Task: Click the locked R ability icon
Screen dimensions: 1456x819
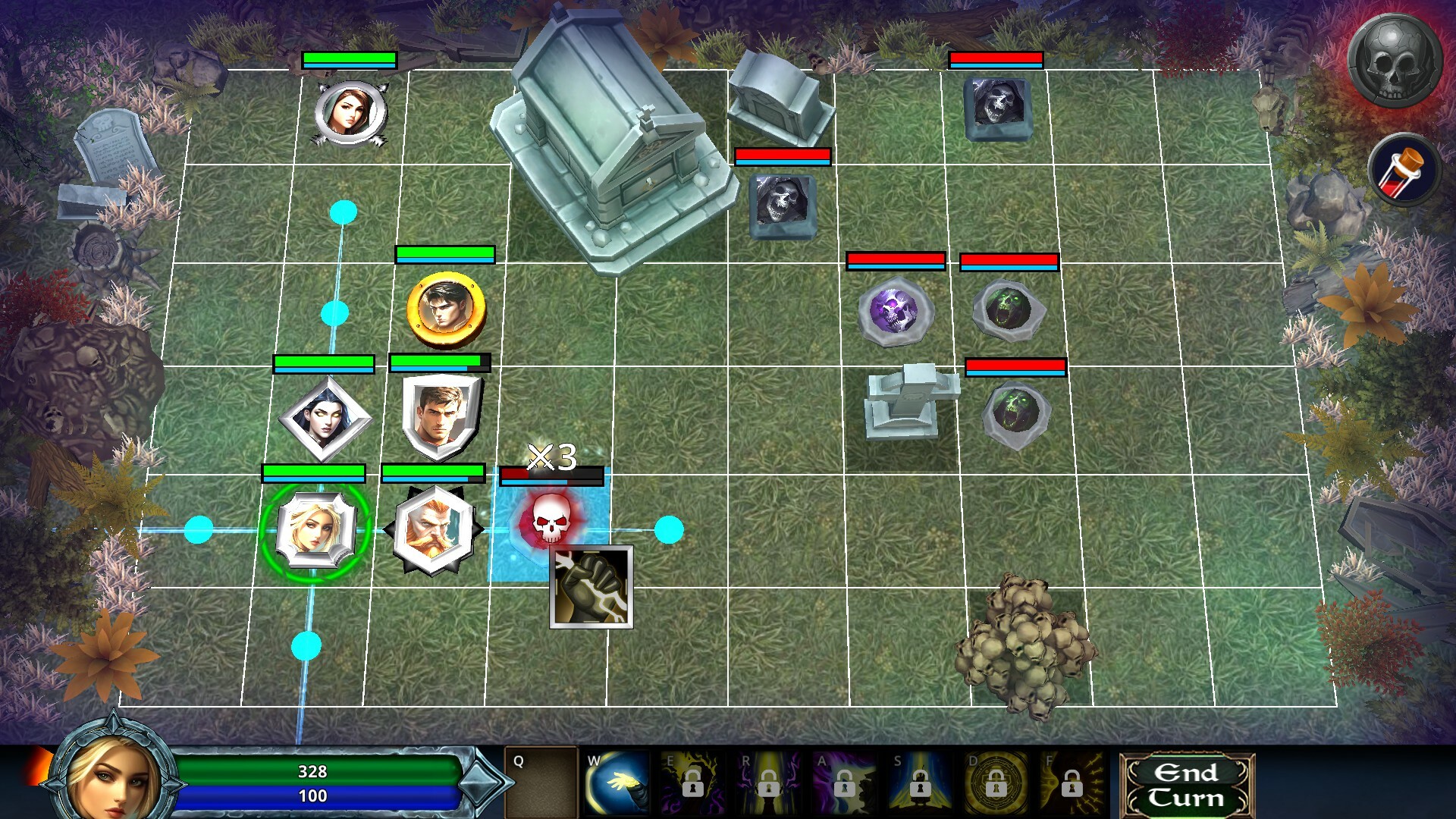Action: [x=768, y=783]
